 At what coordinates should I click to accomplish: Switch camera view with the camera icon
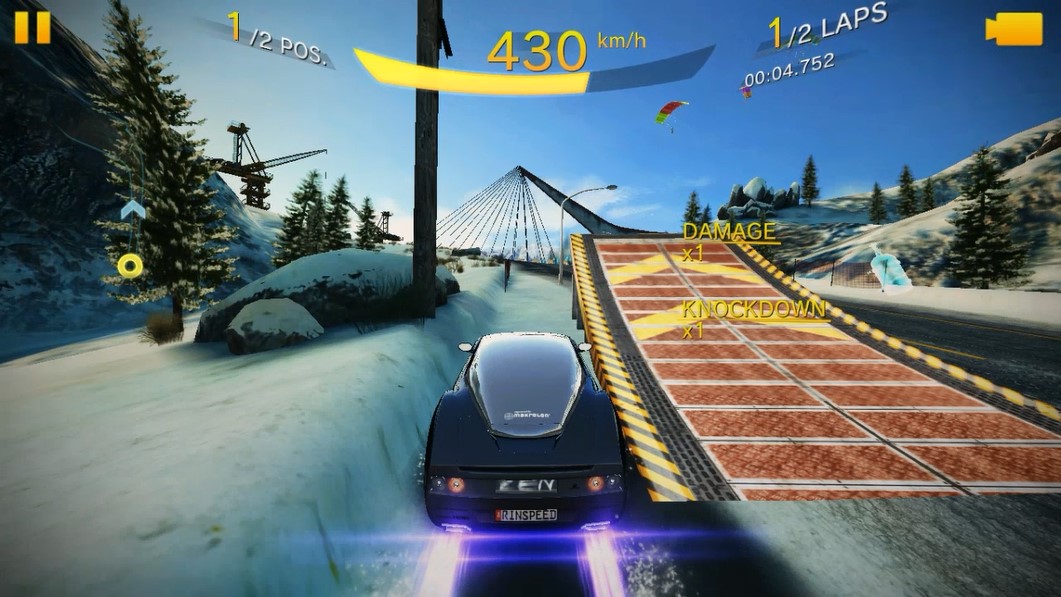pyautogui.click(x=1013, y=29)
